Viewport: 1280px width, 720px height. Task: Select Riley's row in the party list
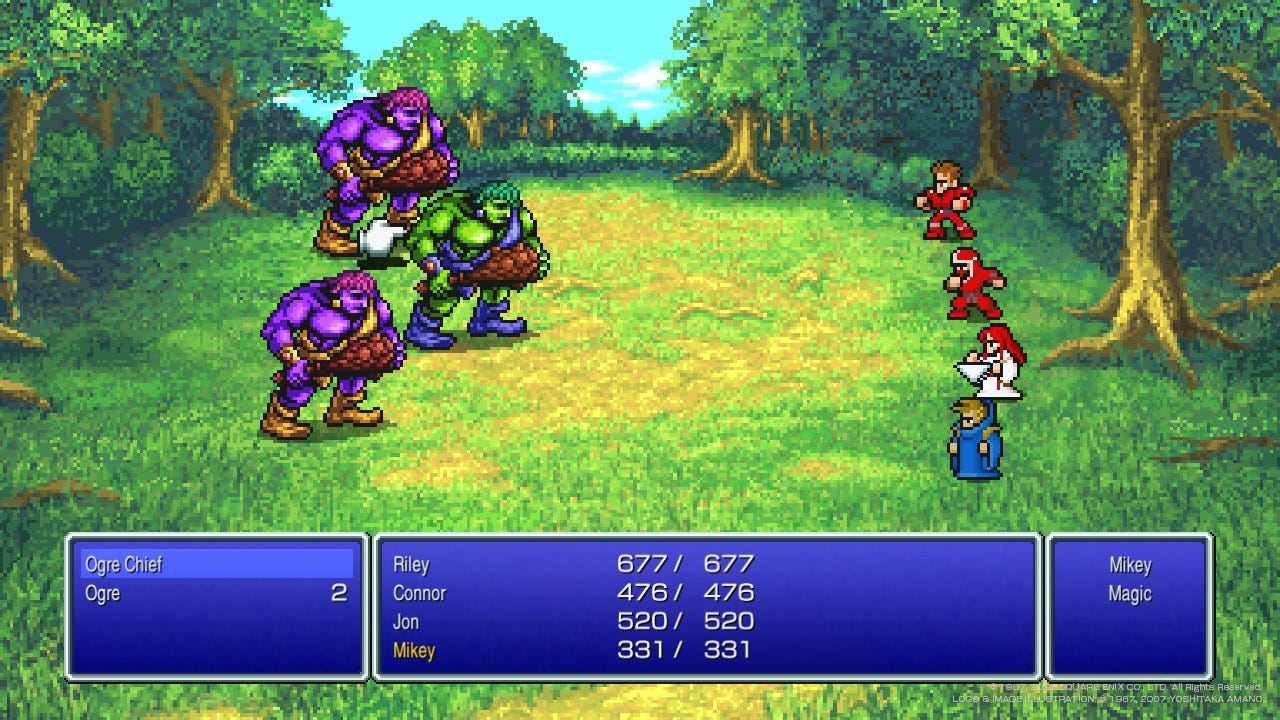[411, 565]
